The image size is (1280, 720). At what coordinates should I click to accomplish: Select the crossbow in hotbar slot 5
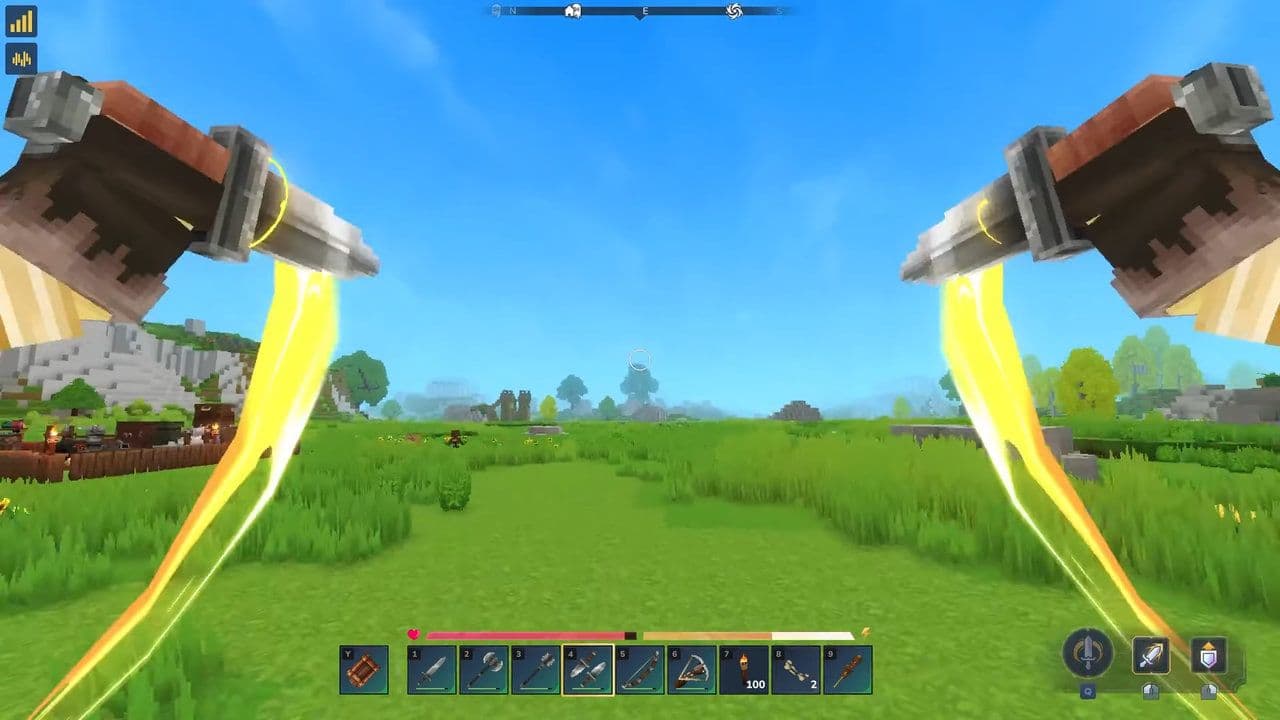coord(640,669)
